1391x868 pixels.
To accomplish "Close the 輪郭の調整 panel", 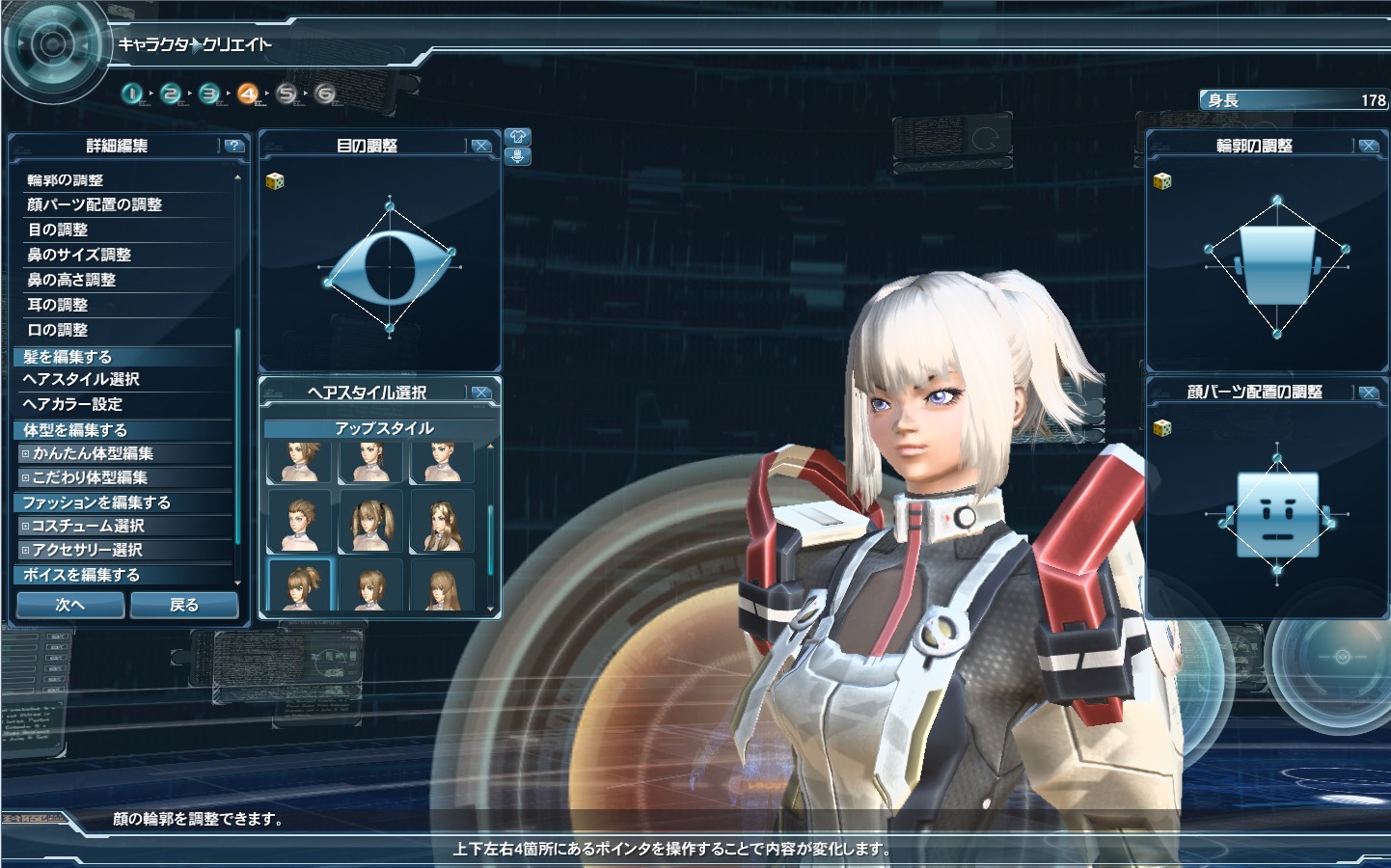I will [x=1368, y=146].
